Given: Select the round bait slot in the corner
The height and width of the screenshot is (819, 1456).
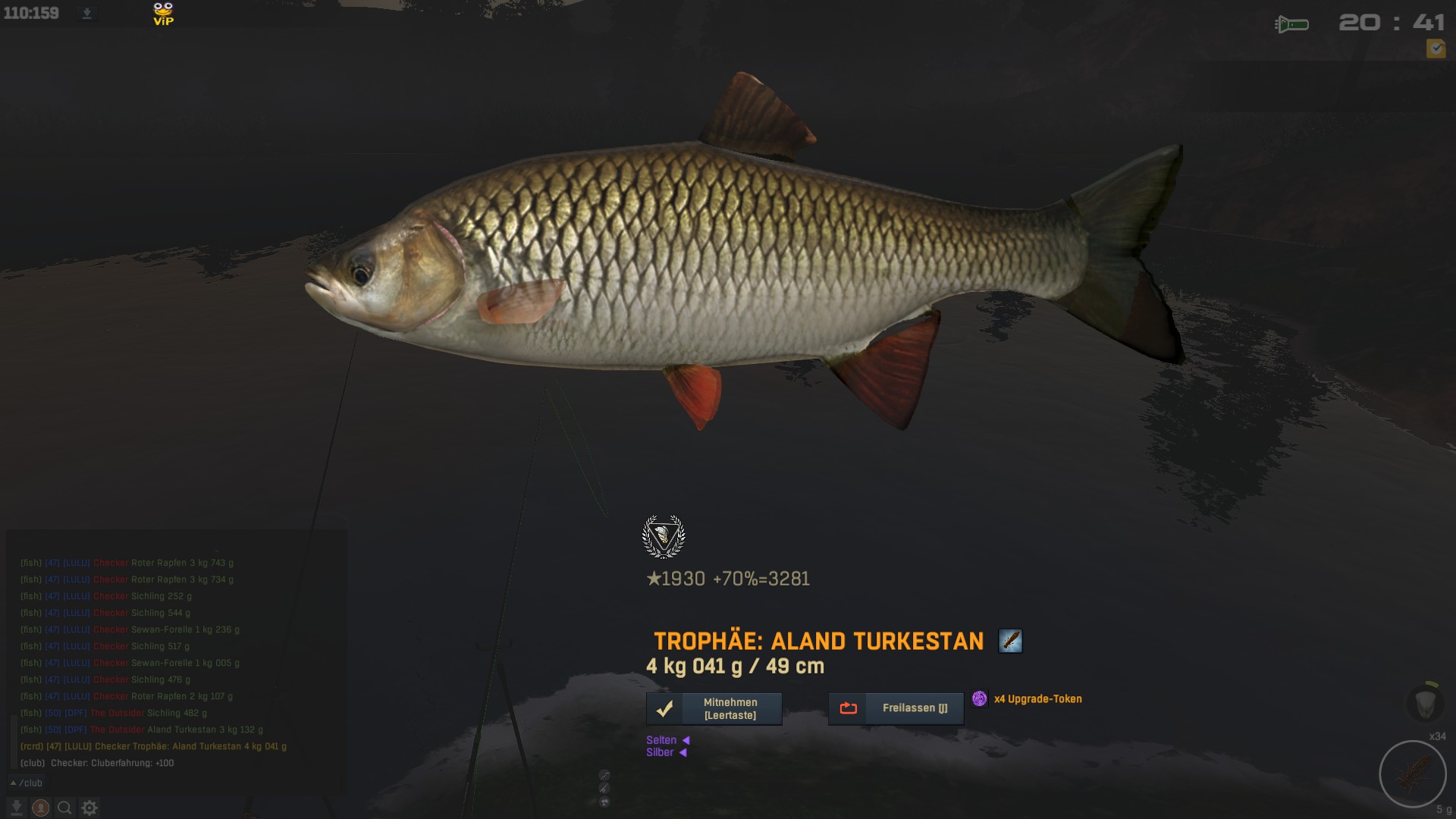Looking at the screenshot, I should pyautogui.click(x=1413, y=773).
